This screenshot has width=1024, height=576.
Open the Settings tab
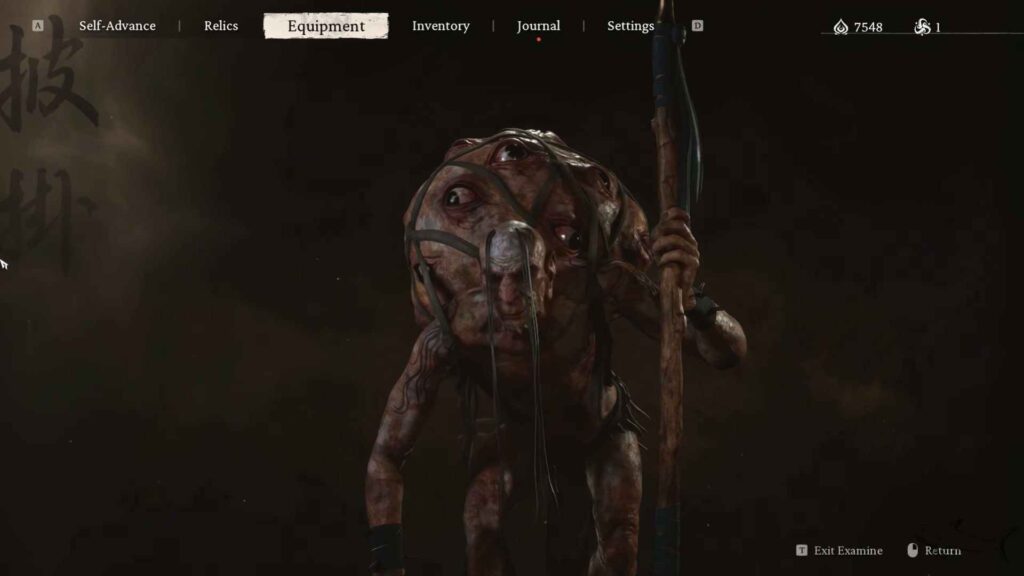[x=630, y=26]
